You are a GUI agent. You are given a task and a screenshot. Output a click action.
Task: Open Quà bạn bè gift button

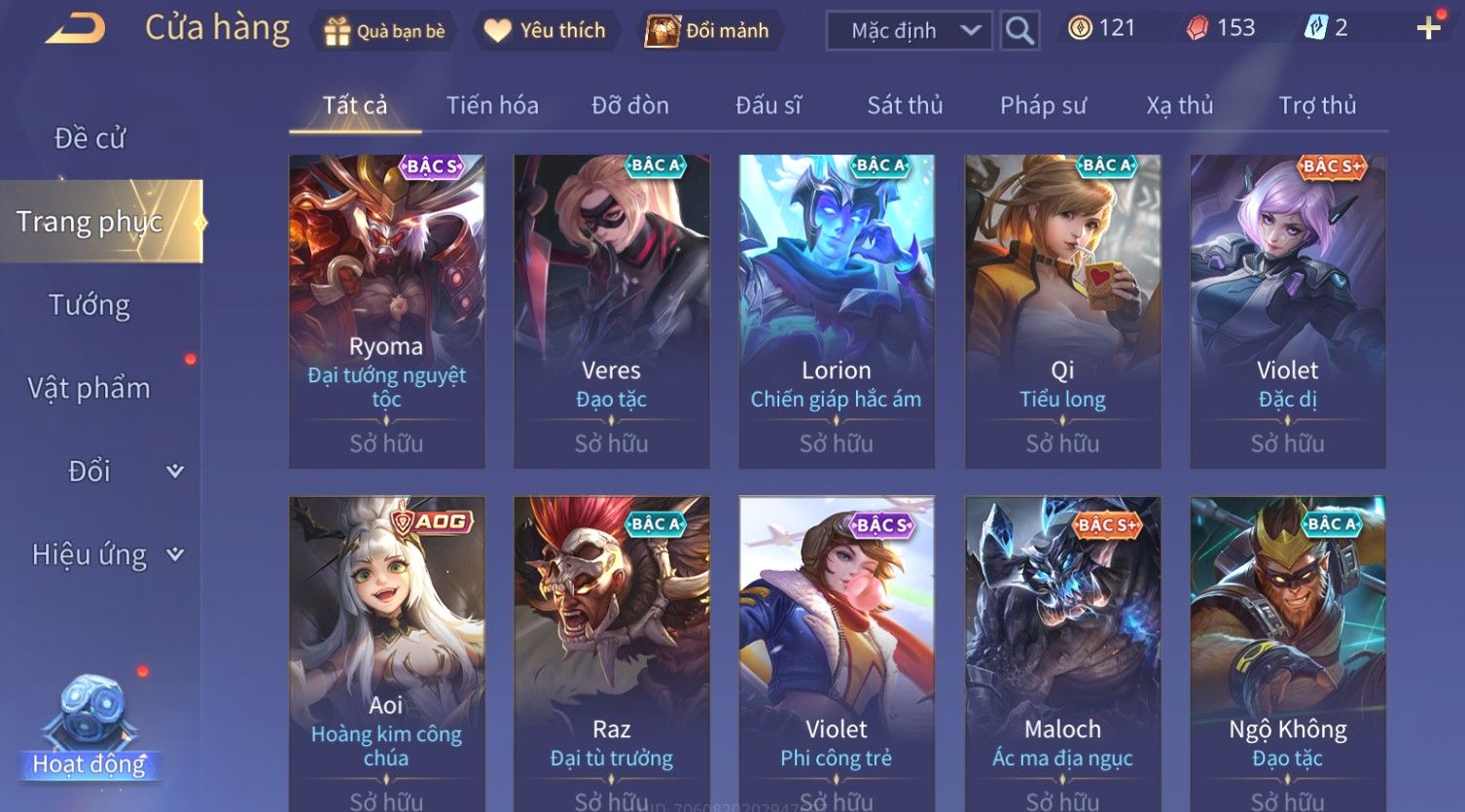point(383,31)
